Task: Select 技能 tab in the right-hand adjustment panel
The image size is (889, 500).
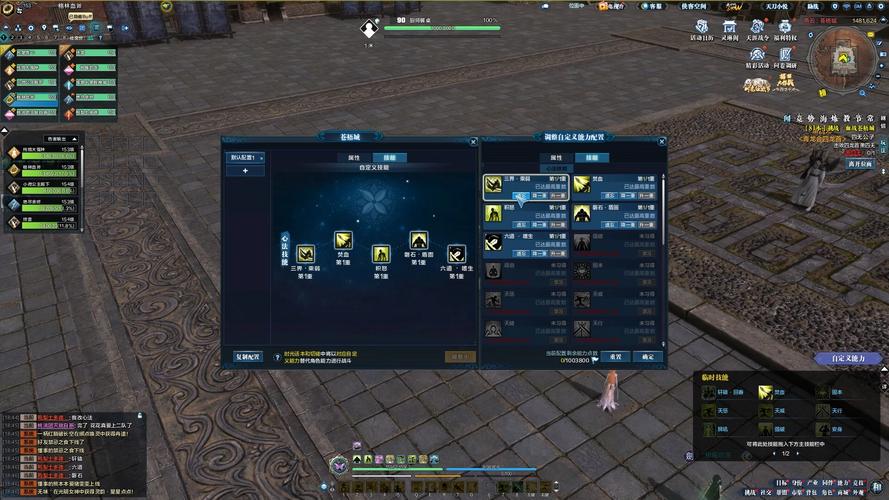Action: click(x=591, y=157)
